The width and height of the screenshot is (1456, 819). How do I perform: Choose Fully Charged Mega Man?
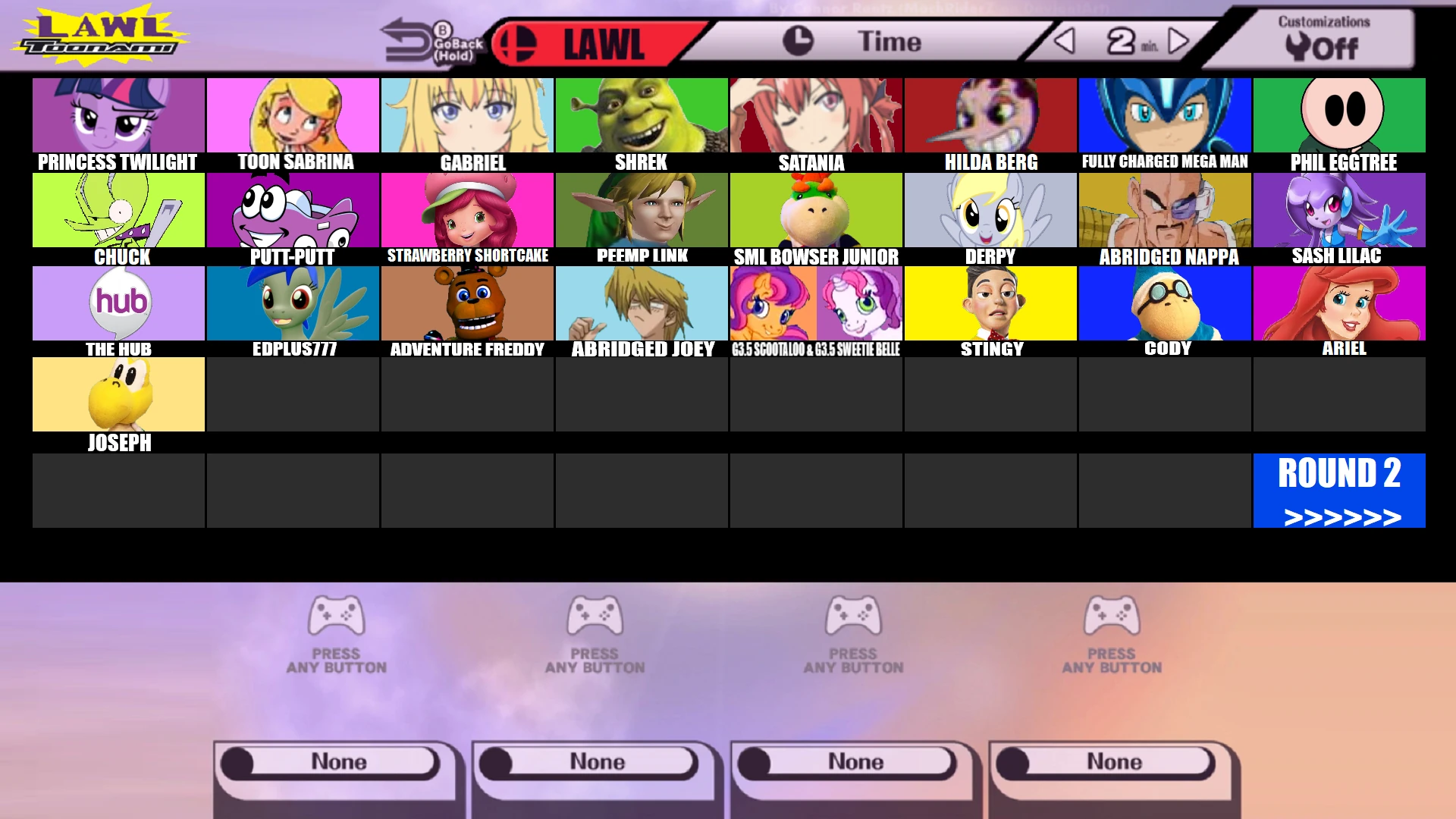[x=1165, y=115]
